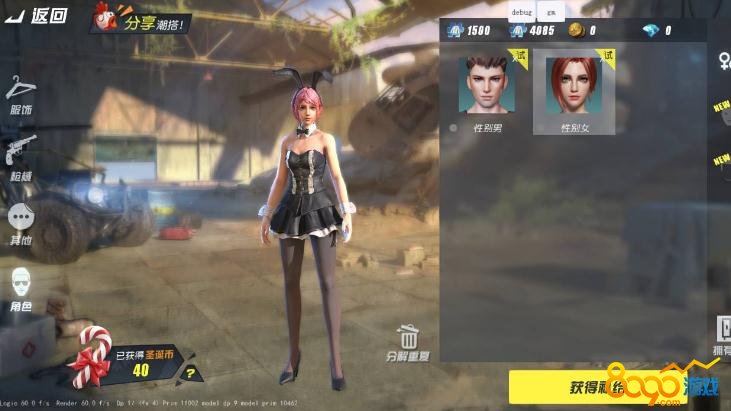
Task: Choose the male character portrait 性别男
Action: pos(485,85)
